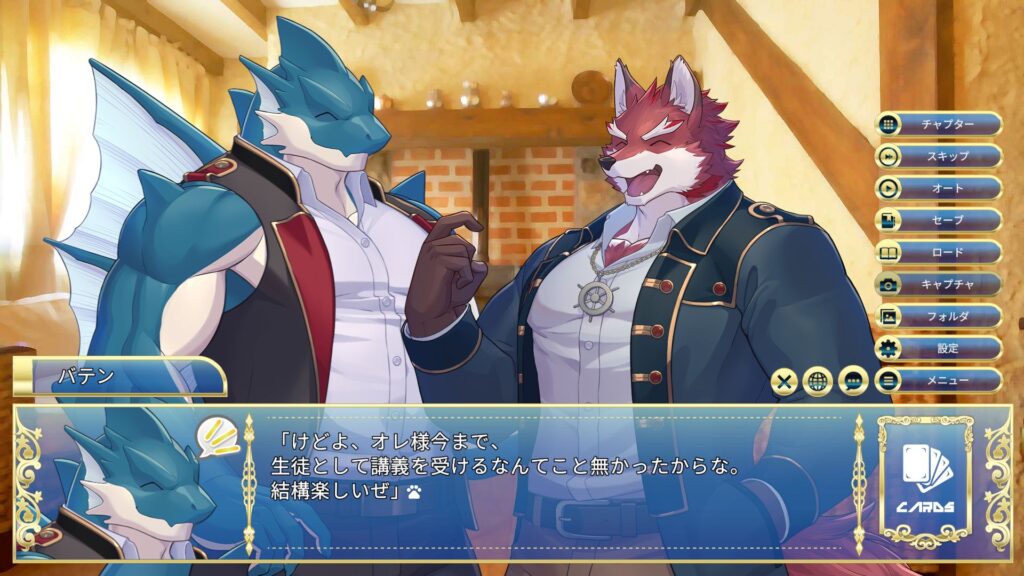Hide the dialogue window with the X icon
This screenshot has width=1024, height=576.
pos(786,381)
